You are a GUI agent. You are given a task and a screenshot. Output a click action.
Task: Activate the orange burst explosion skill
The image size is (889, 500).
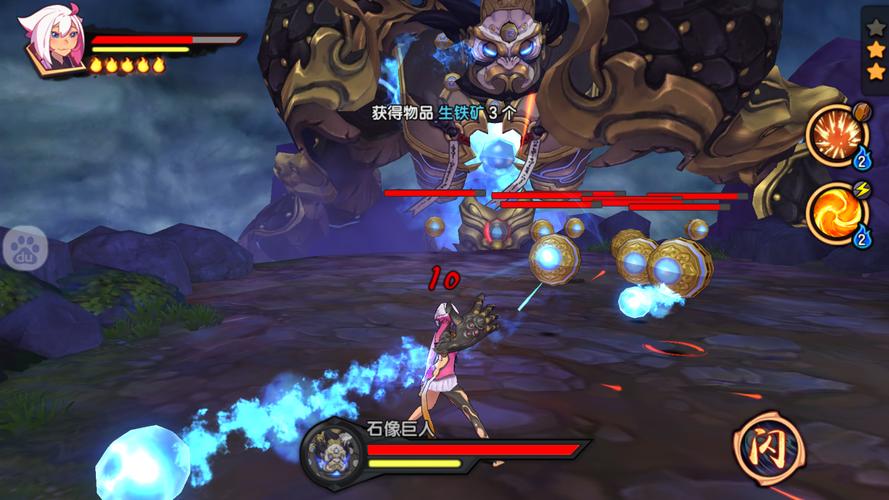click(837, 135)
